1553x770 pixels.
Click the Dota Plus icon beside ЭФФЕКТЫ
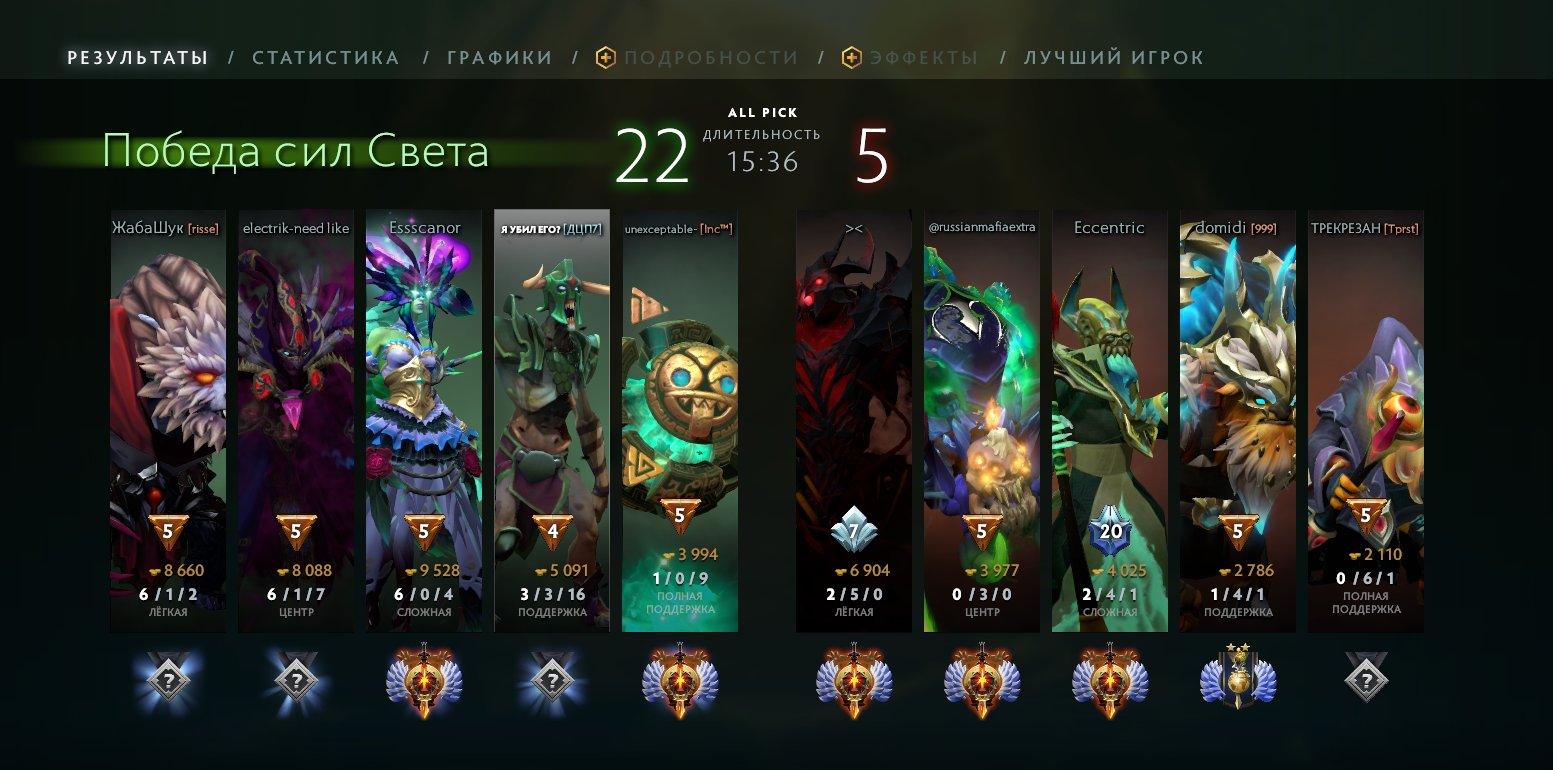pyautogui.click(x=849, y=57)
